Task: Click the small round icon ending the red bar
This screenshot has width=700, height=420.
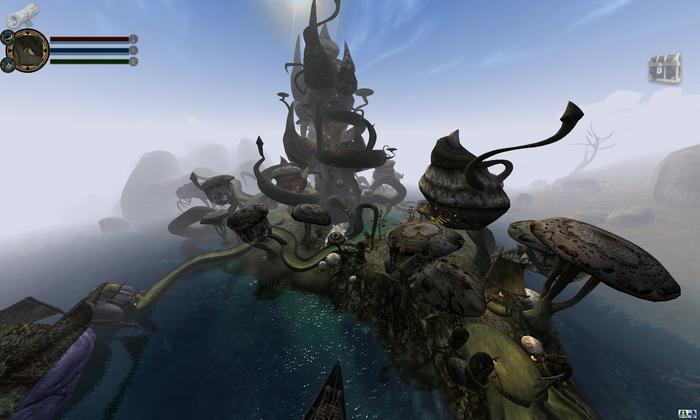Action: (x=134, y=39)
